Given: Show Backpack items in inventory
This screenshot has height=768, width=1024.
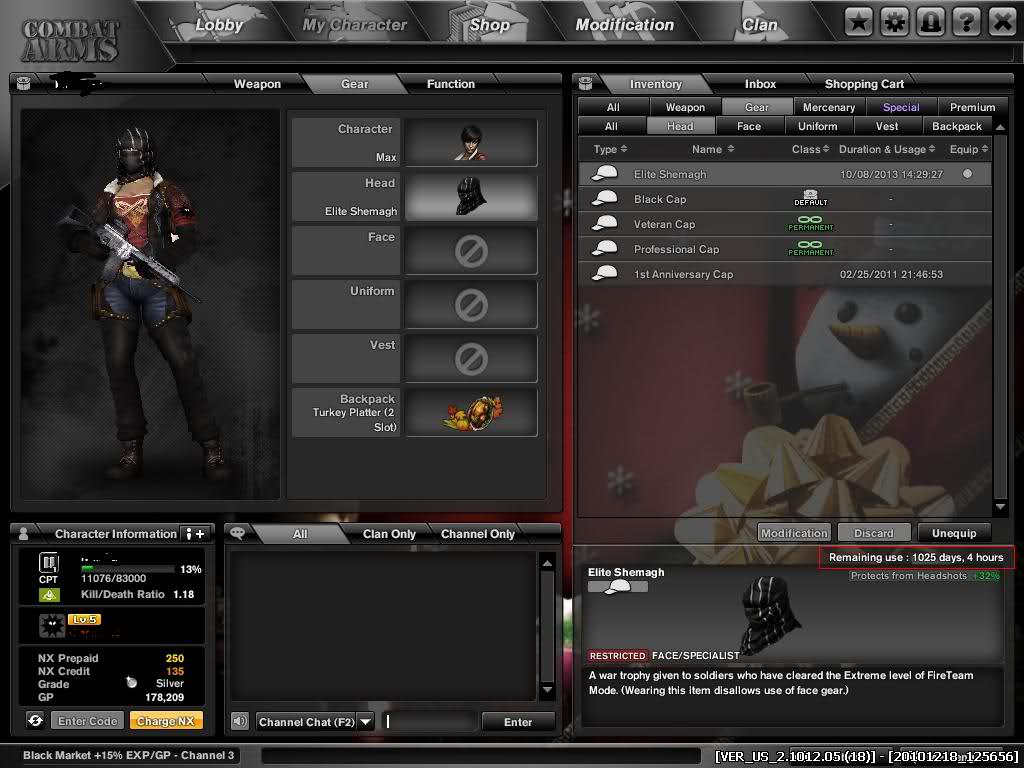Looking at the screenshot, I should point(956,126).
